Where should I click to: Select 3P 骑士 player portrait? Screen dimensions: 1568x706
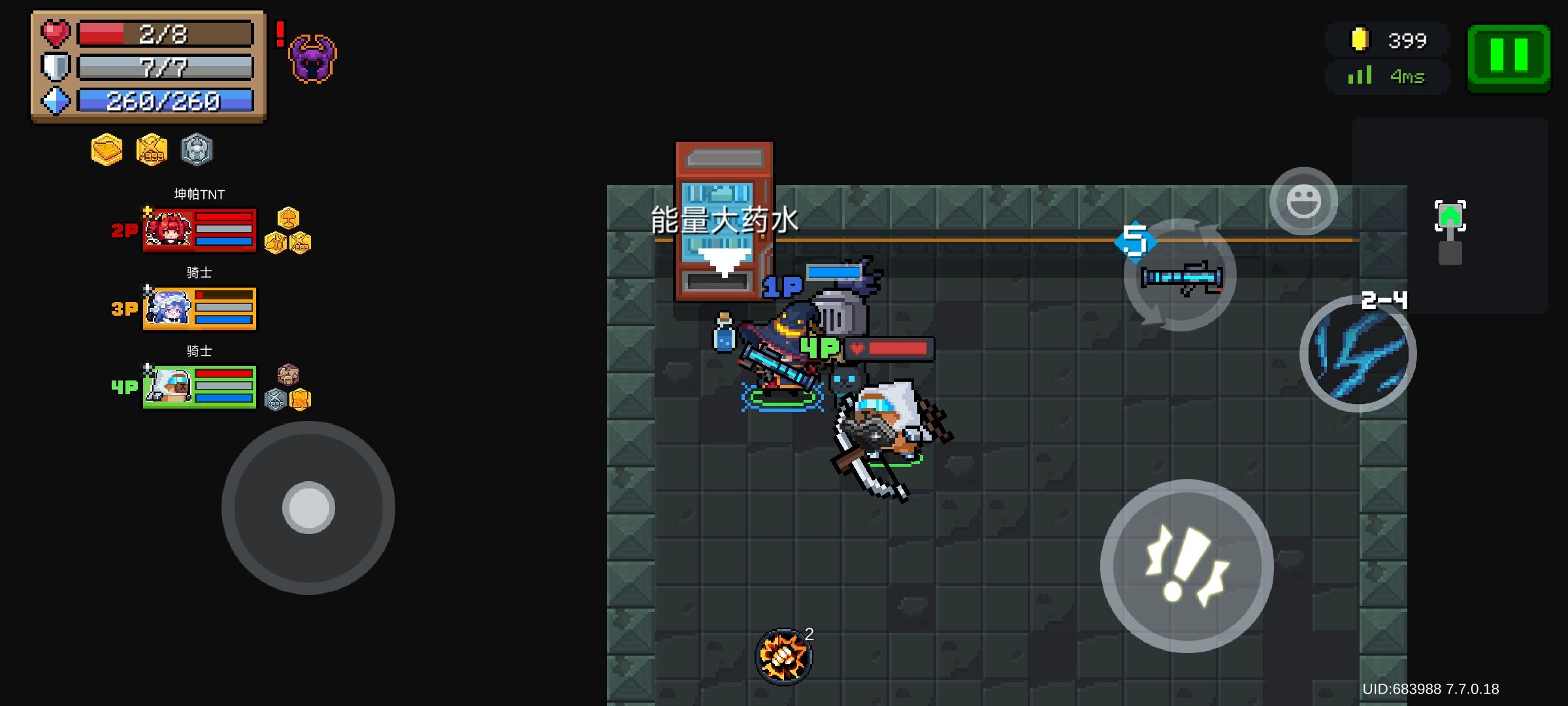click(x=167, y=307)
